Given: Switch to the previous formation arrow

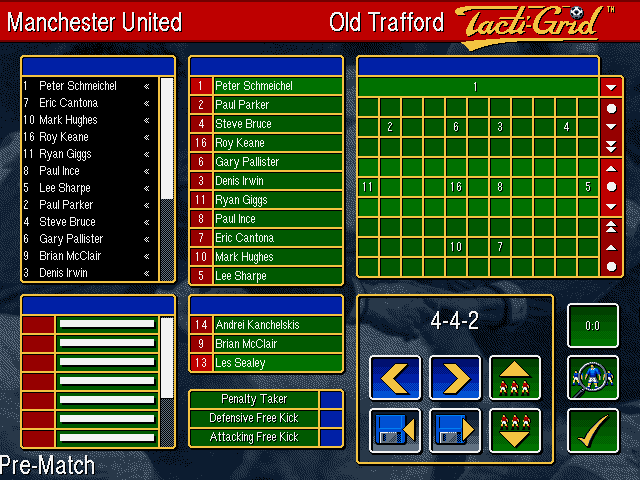Looking at the screenshot, I should (395, 379).
